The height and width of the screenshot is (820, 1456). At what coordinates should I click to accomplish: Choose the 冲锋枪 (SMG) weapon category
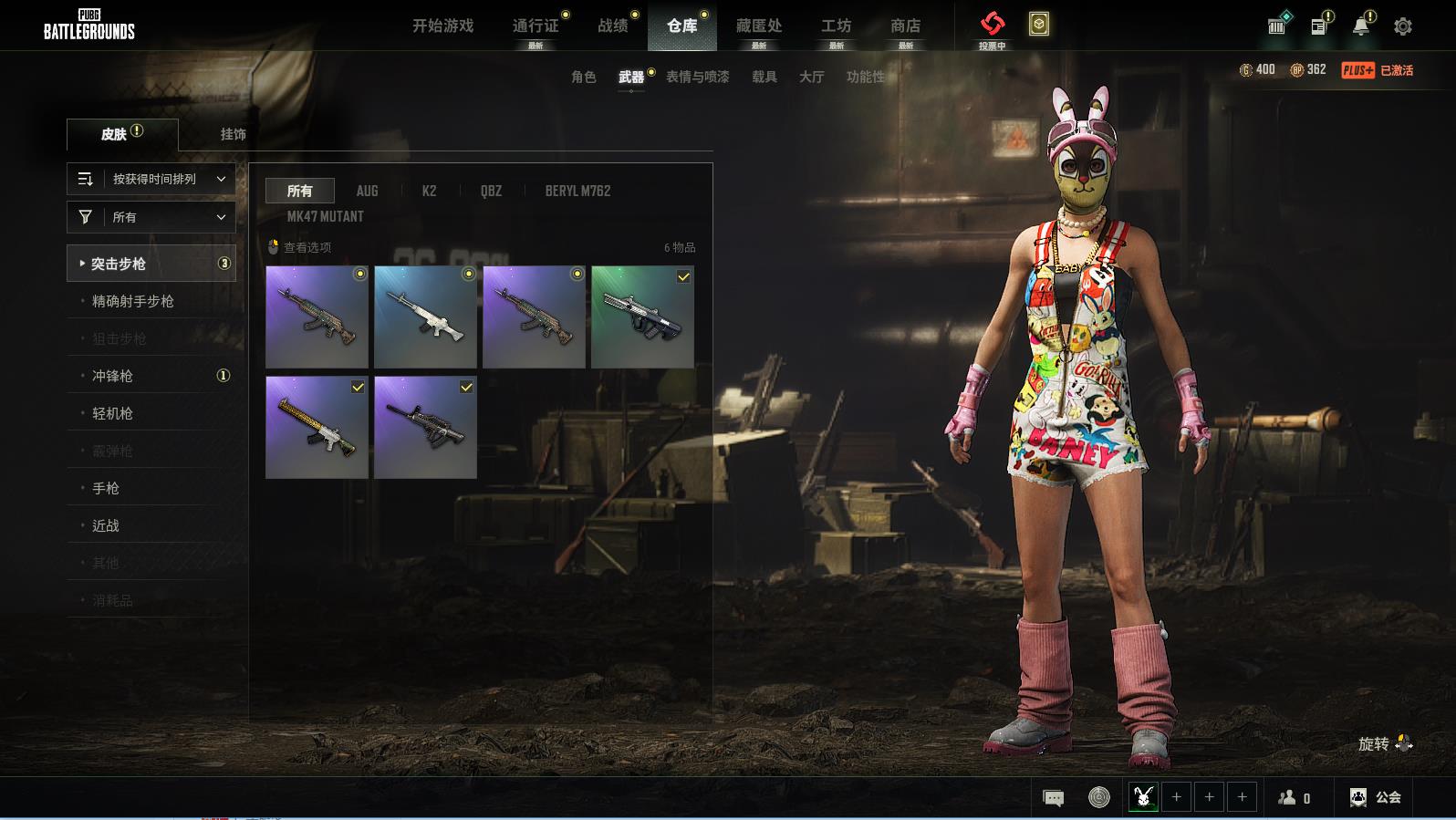click(113, 376)
